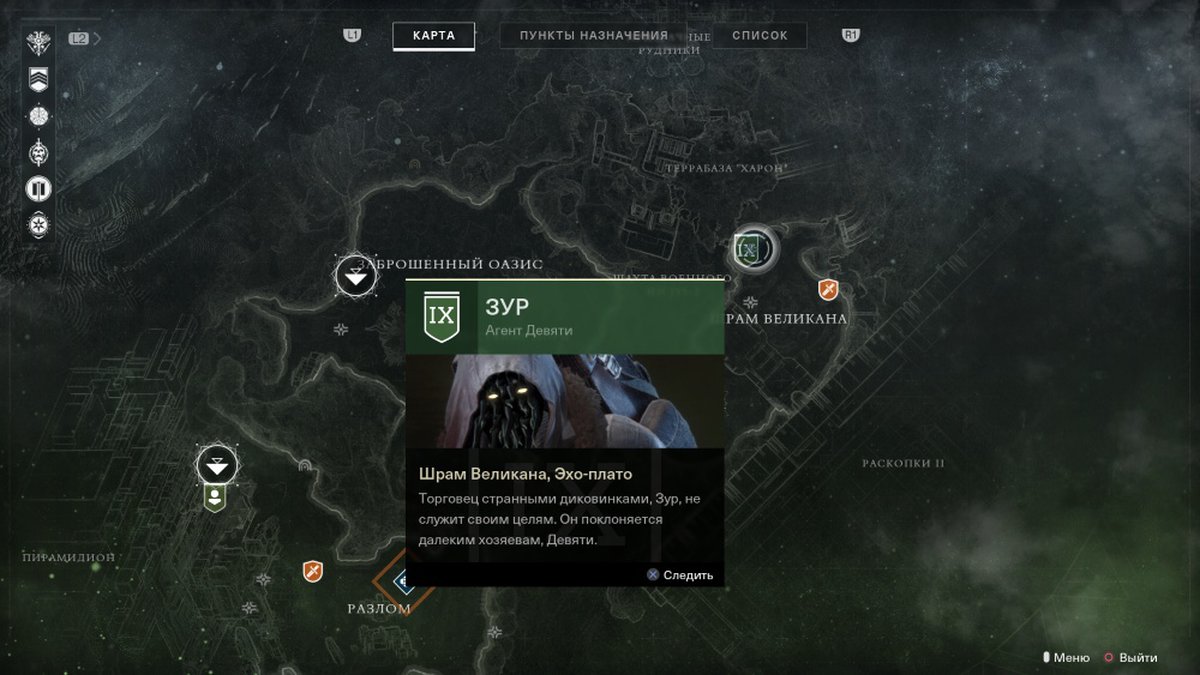Viewport: 1200px width, 675px height.
Task: Open the winged emblem at the sidebar top
Action: coord(38,42)
